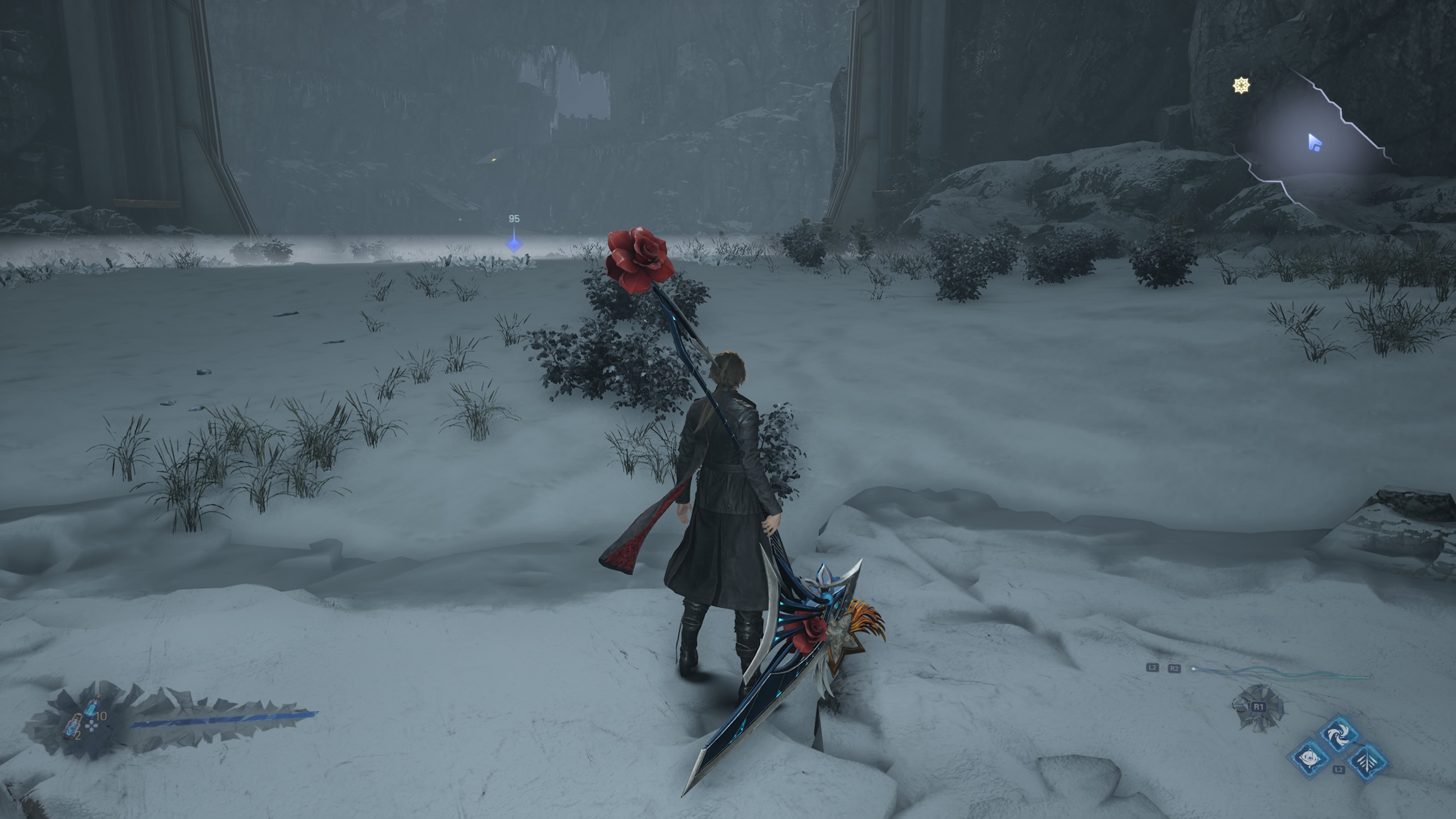Screen dimensions: 1456x819
Task: Activate the feathered arrow ability
Action: pyautogui.click(x=1367, y=760)
